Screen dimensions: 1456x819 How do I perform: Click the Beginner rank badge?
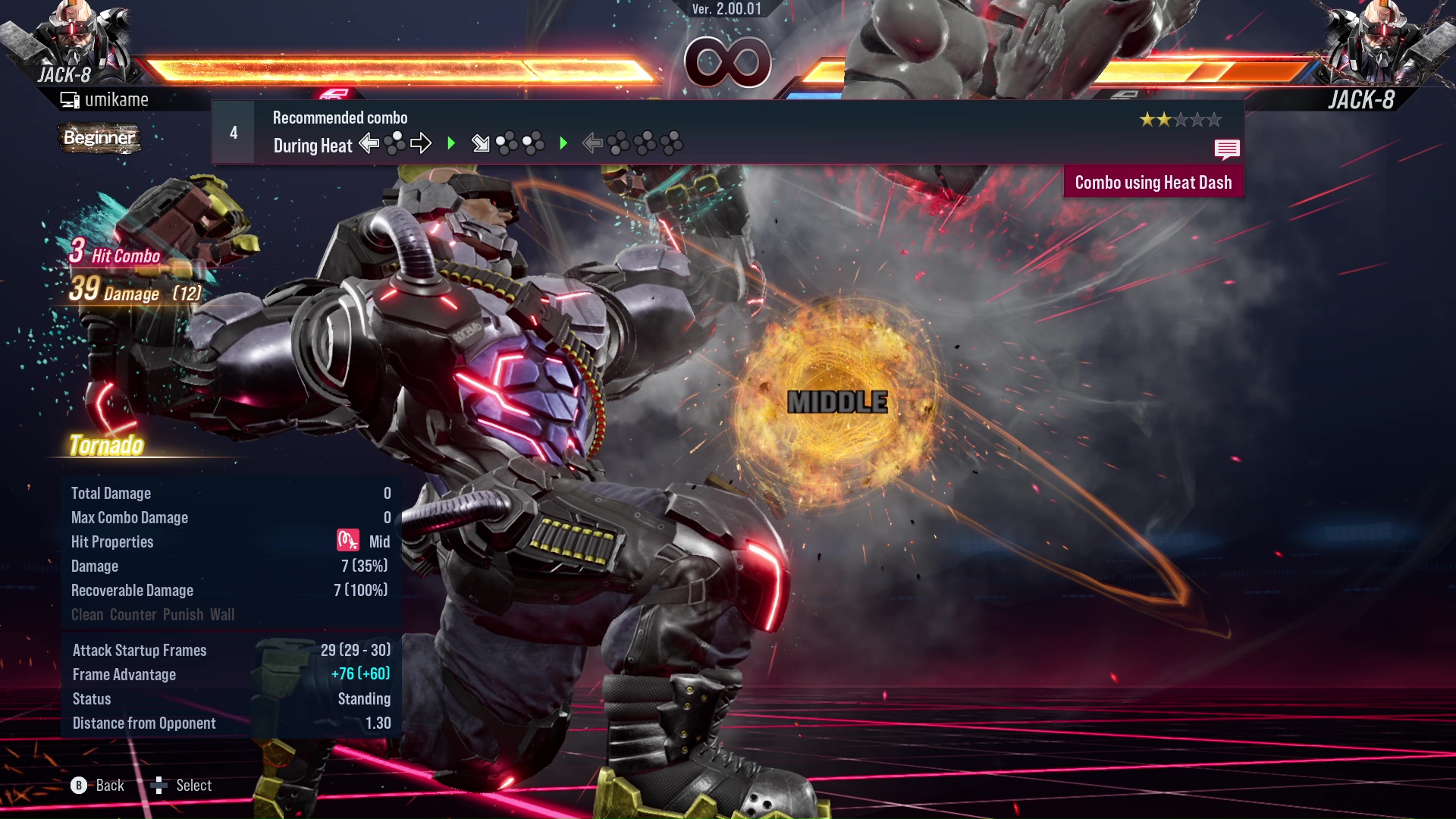[99, 138]
